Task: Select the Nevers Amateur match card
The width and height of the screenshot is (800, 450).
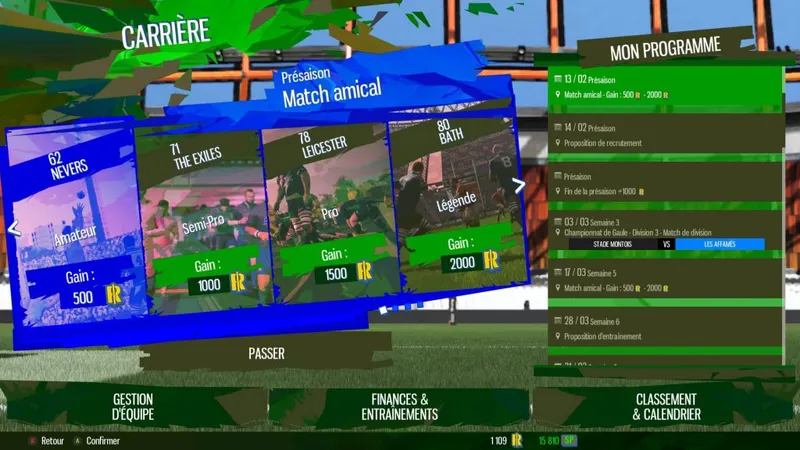Action: [70, 230]
